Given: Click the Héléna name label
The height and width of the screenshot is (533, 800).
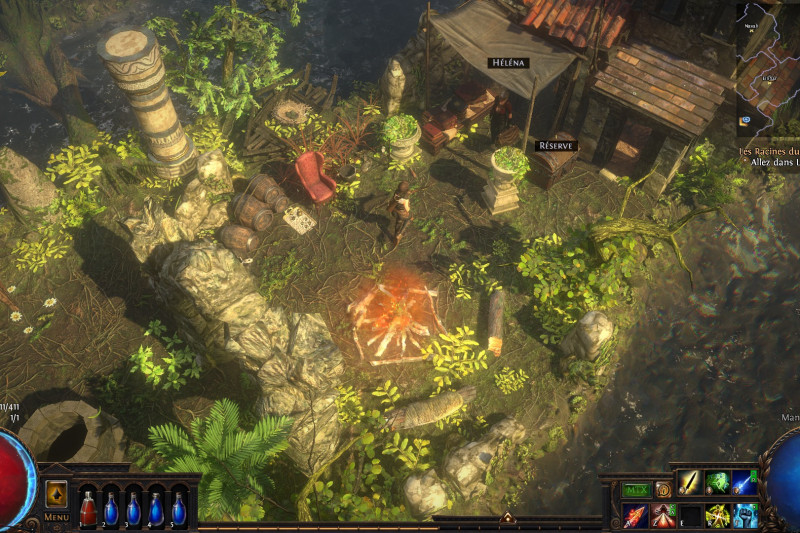Looking at the screenshot, I should 507,62.
